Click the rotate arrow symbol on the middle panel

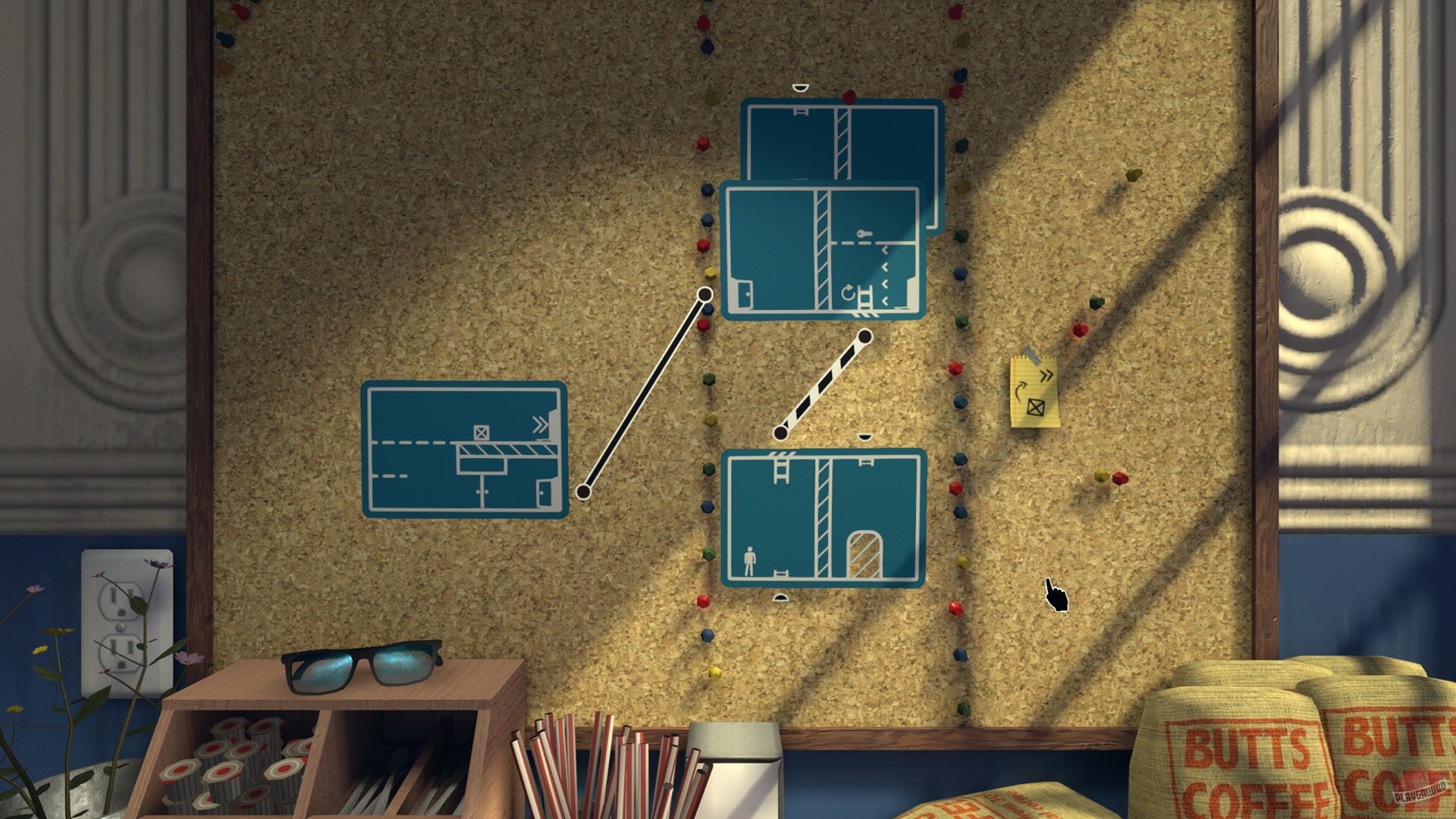[848, 293]
